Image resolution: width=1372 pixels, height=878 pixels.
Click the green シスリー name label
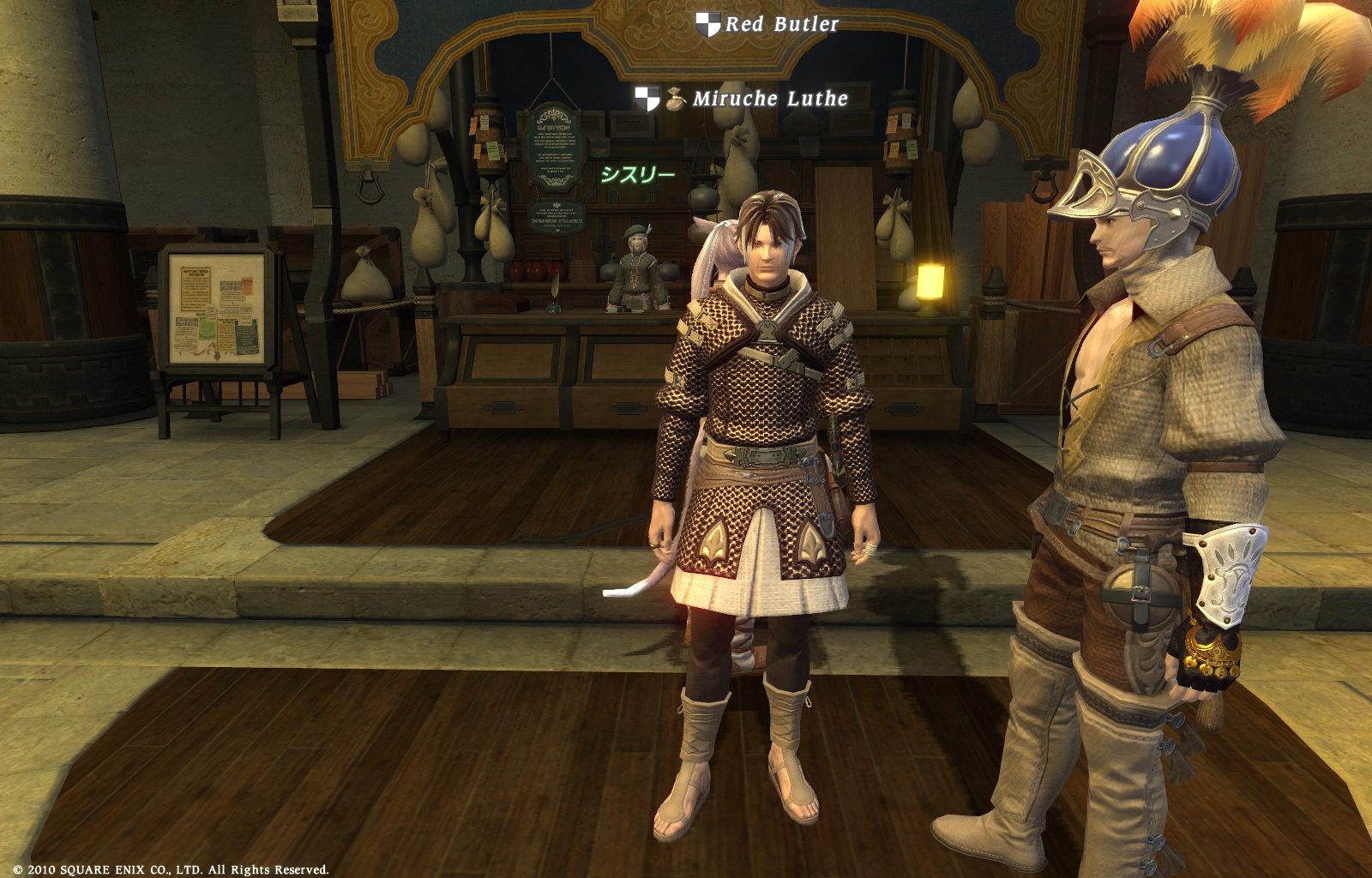tap(637, 175)
